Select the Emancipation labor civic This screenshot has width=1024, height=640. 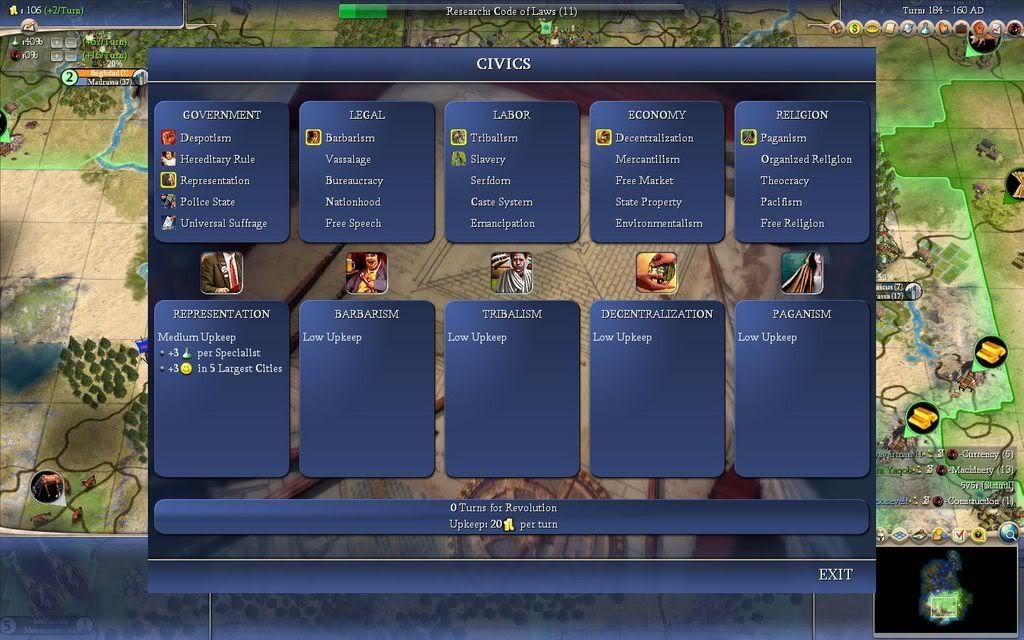502,223
